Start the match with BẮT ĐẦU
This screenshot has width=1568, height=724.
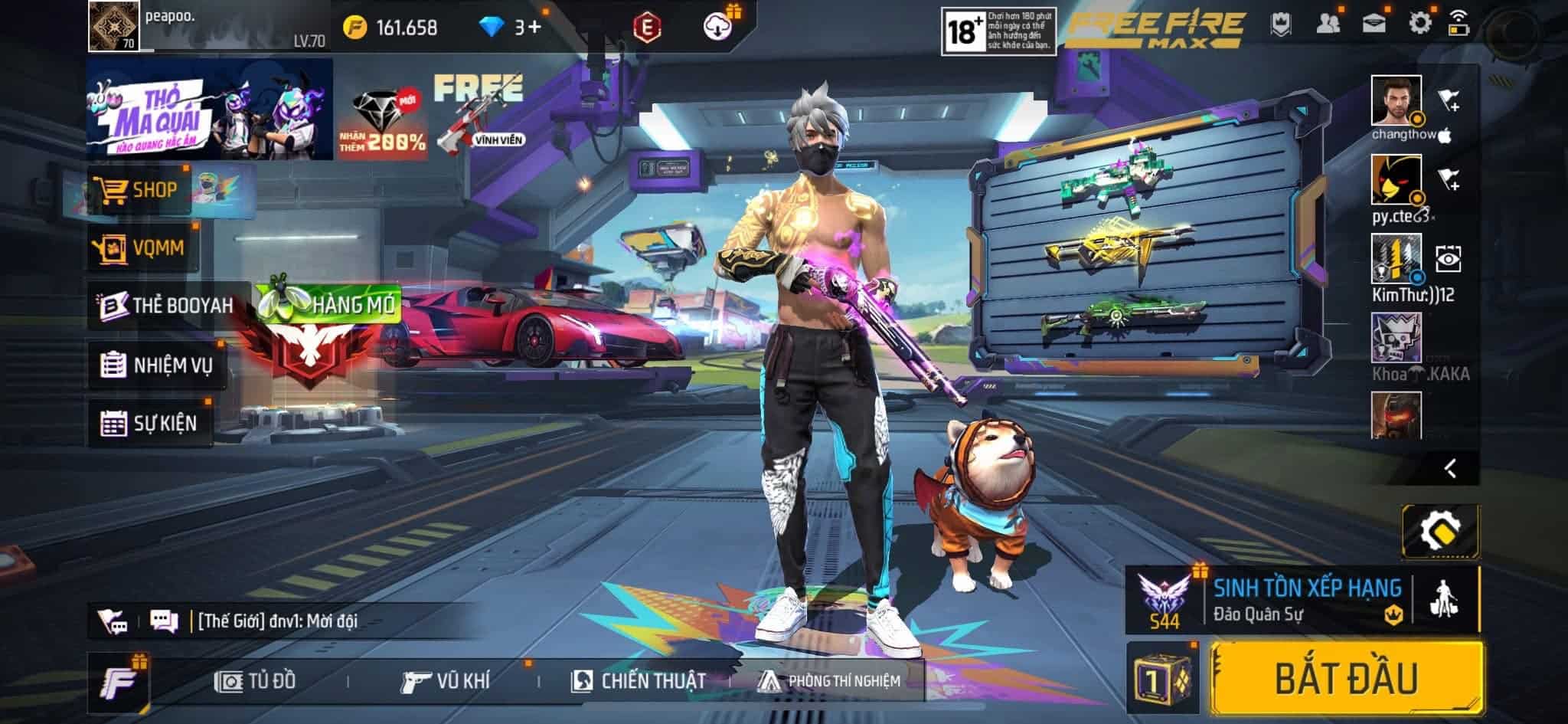point(1345,679)
